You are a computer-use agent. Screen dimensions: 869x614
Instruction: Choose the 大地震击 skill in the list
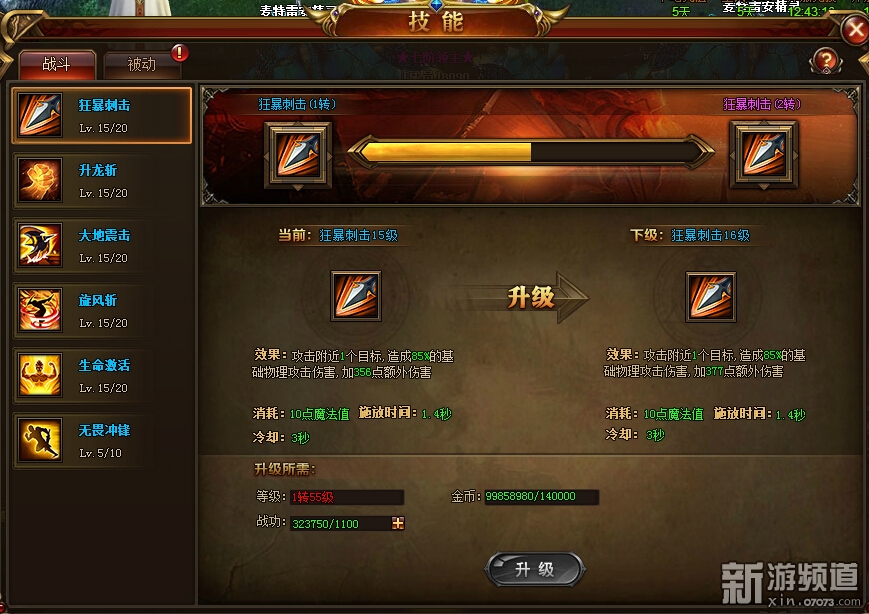(101, 246)
